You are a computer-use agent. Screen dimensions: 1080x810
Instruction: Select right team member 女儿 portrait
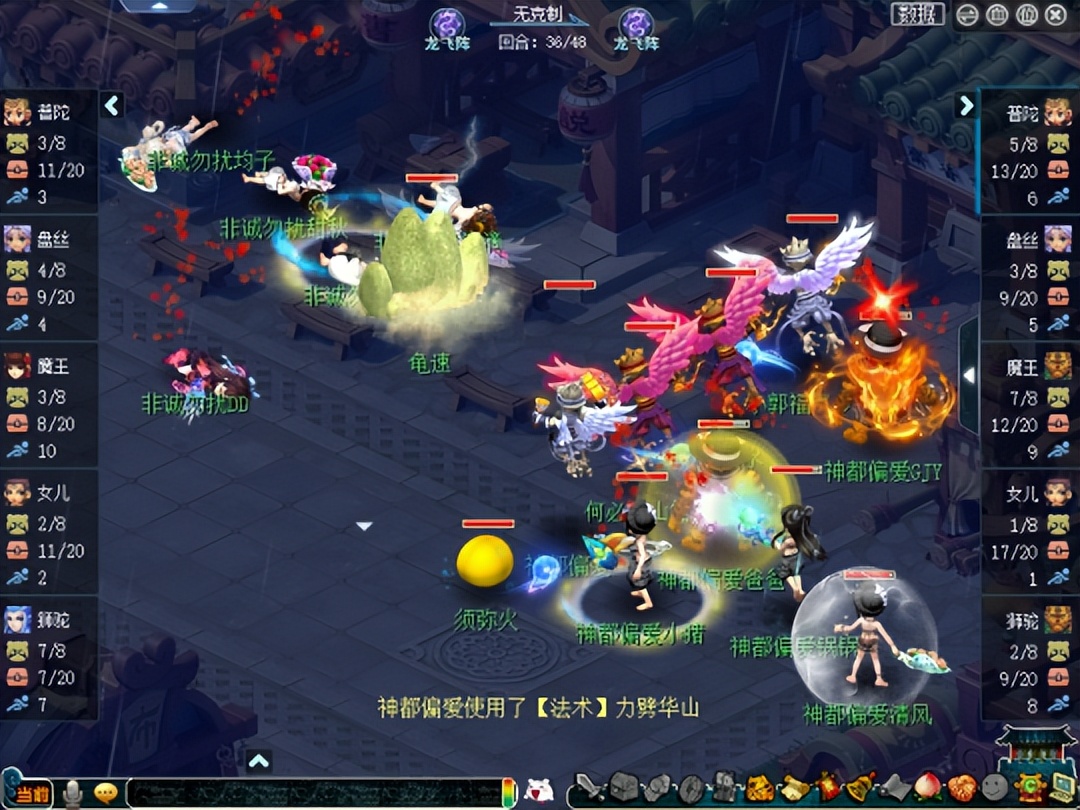click(x=1058, y=493)
